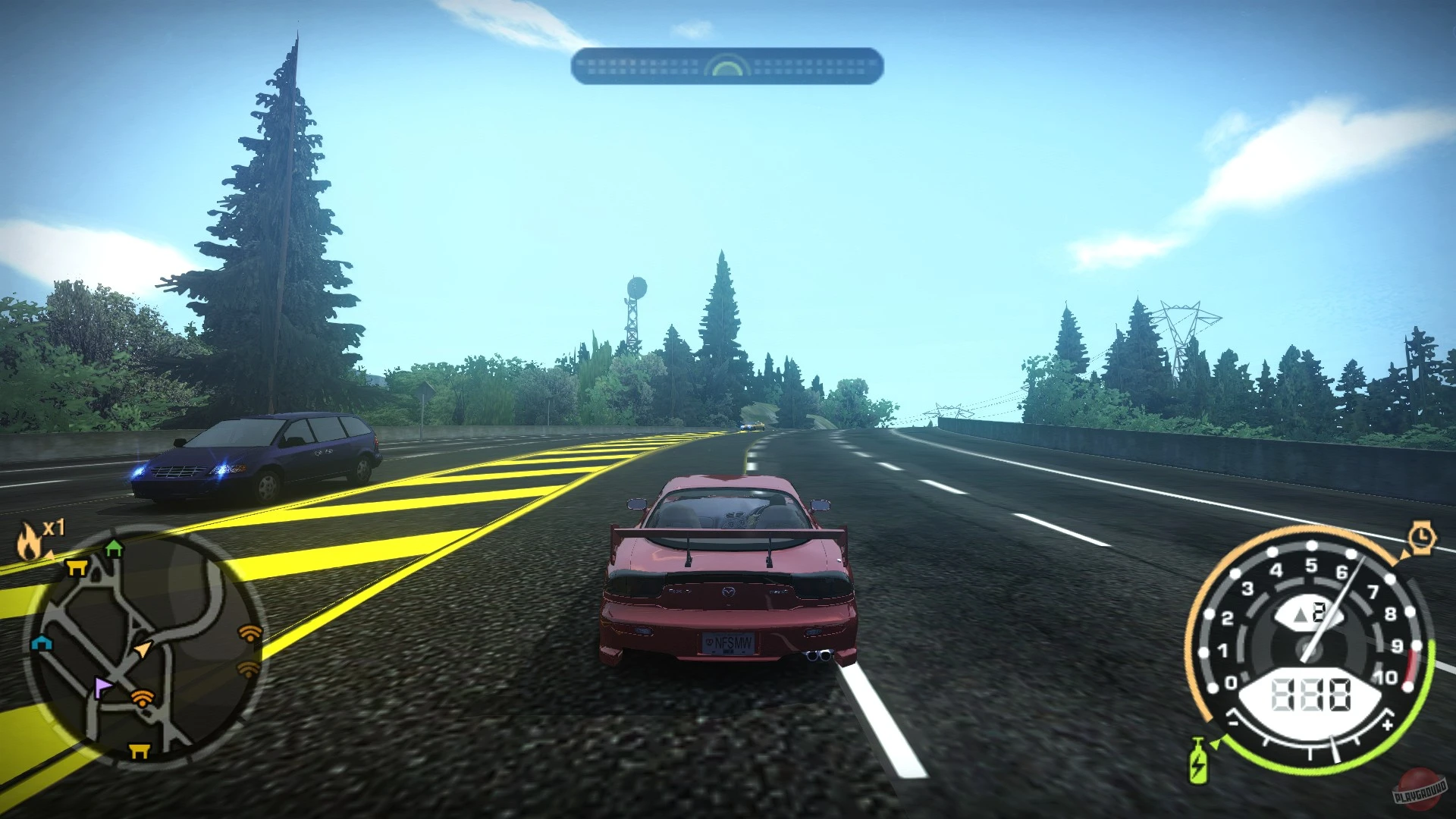Click the nitrous bottle icon beside the speedometer

(1198, 758)
